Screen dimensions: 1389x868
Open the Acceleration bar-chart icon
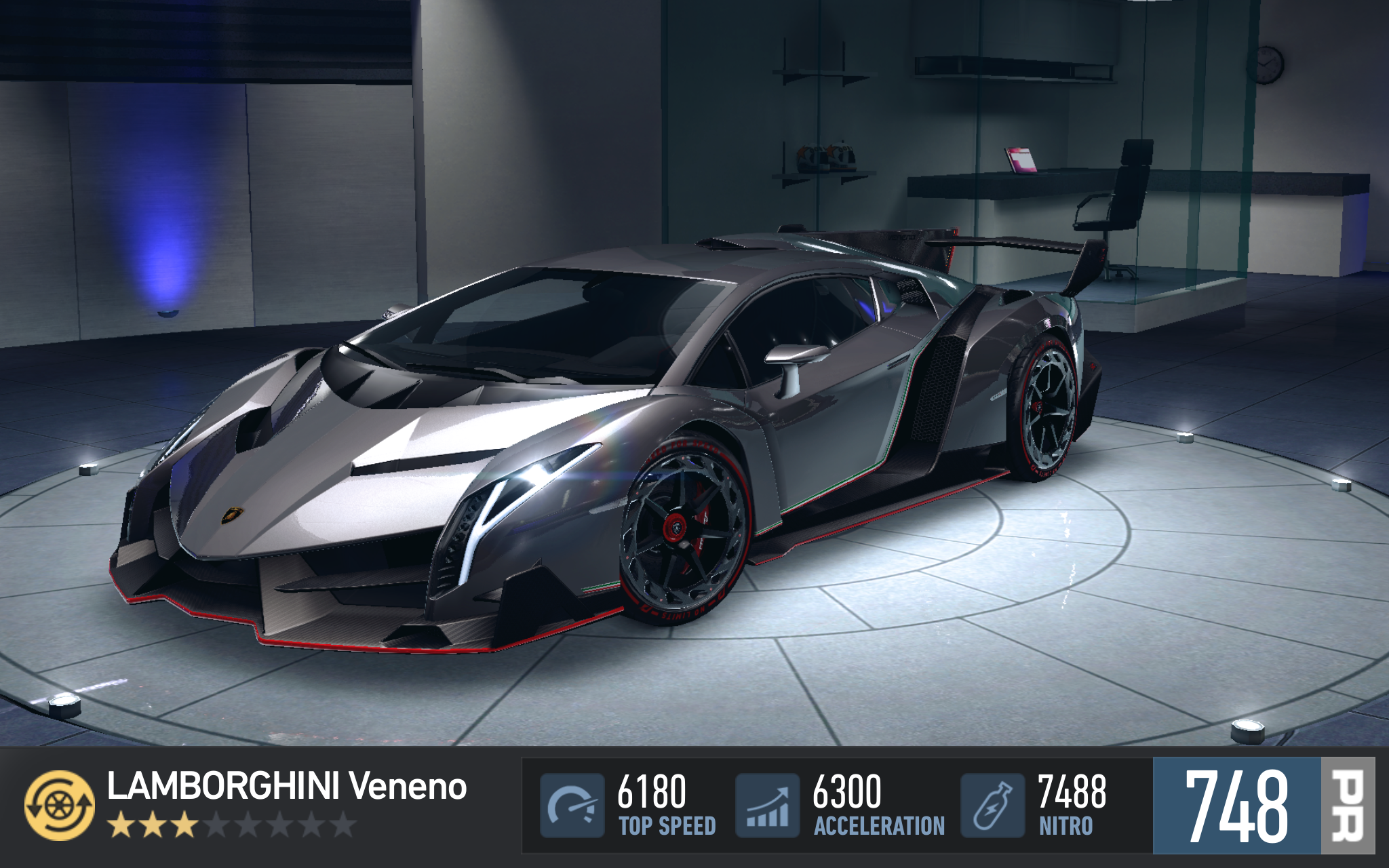[x=767, y=806]
